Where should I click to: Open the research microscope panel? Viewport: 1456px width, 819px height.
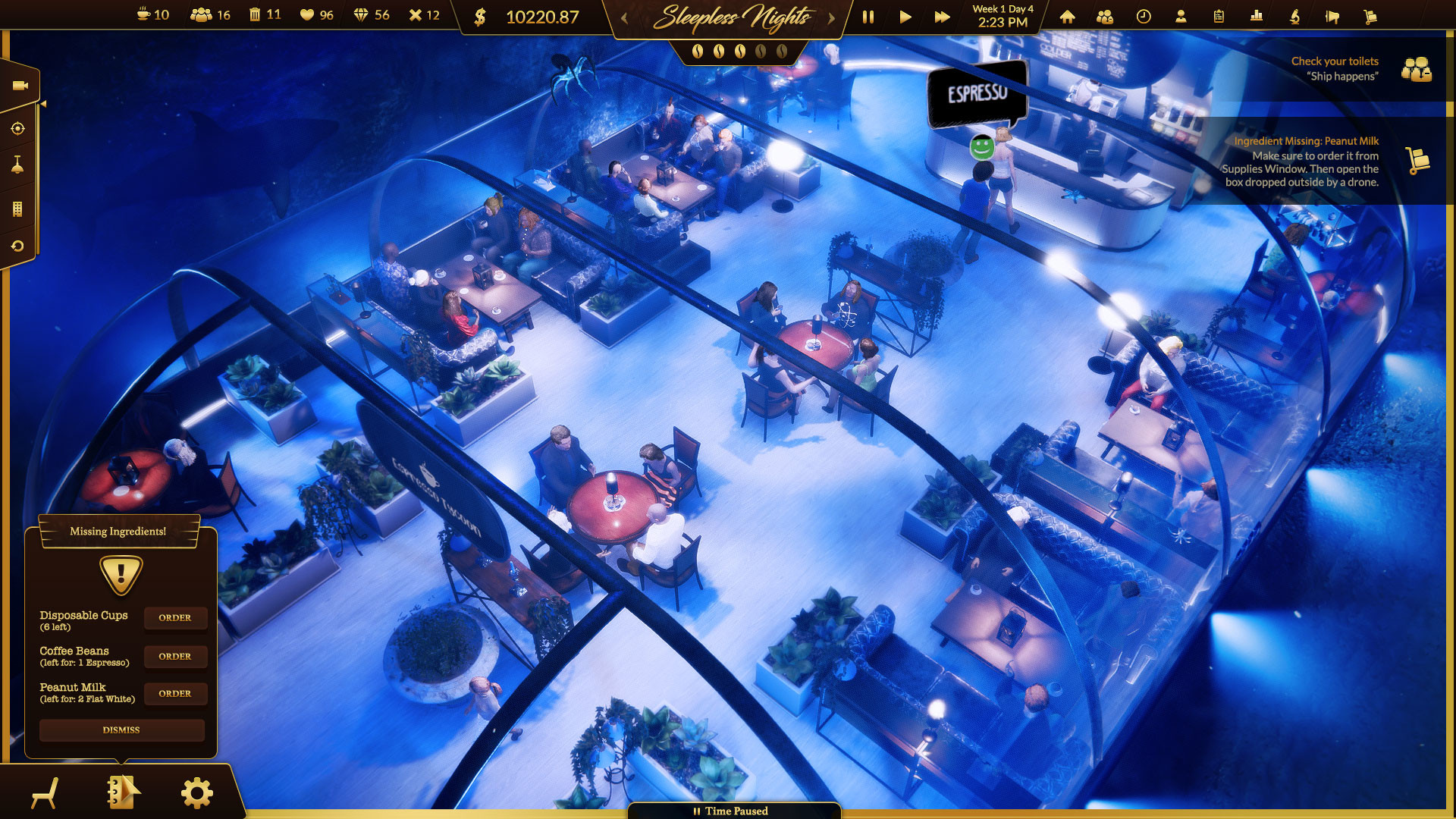[x=1294, y=17]
